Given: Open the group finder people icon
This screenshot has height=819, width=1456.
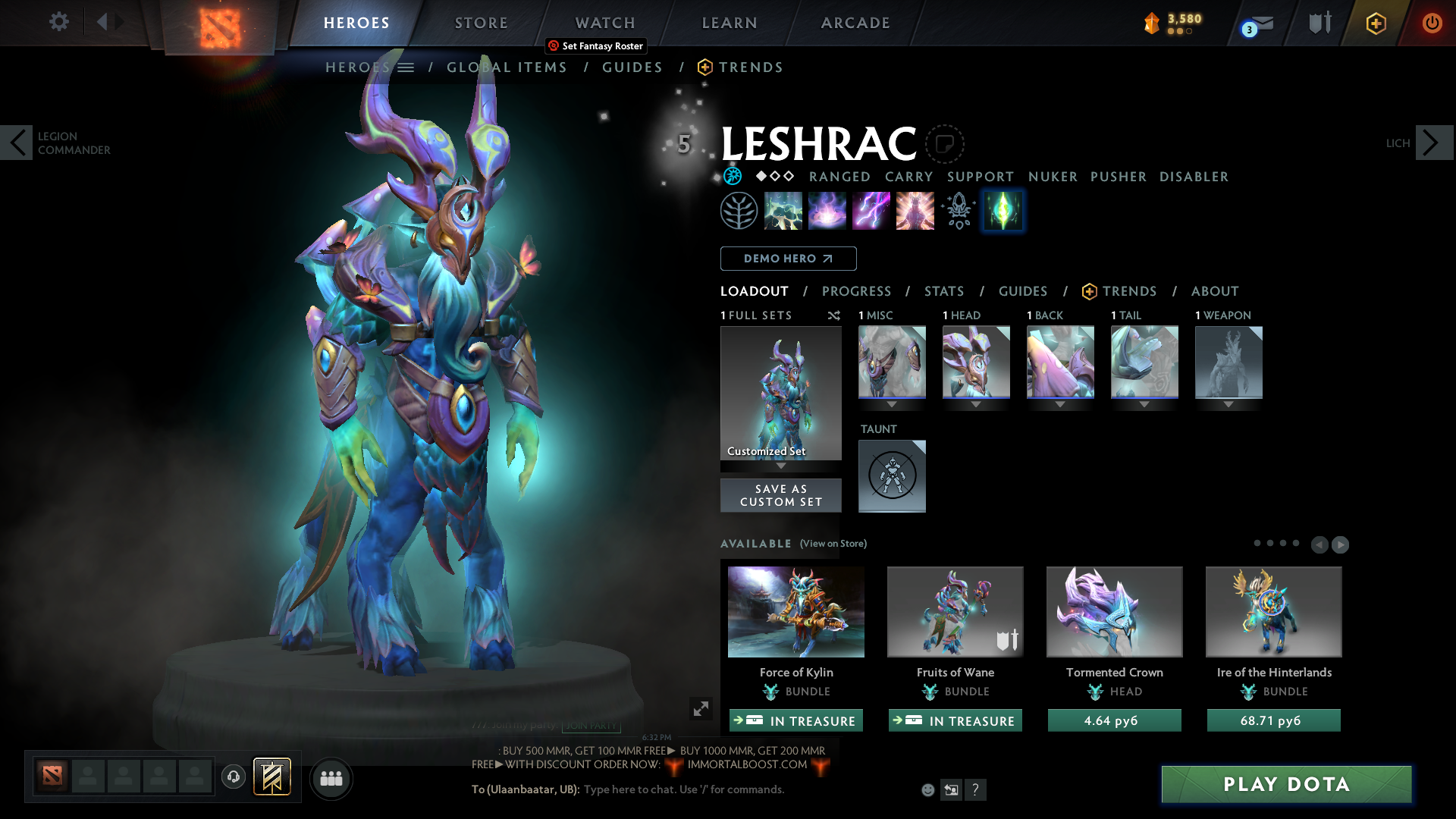Looking at the screenshot, I should tap(331, 778).
